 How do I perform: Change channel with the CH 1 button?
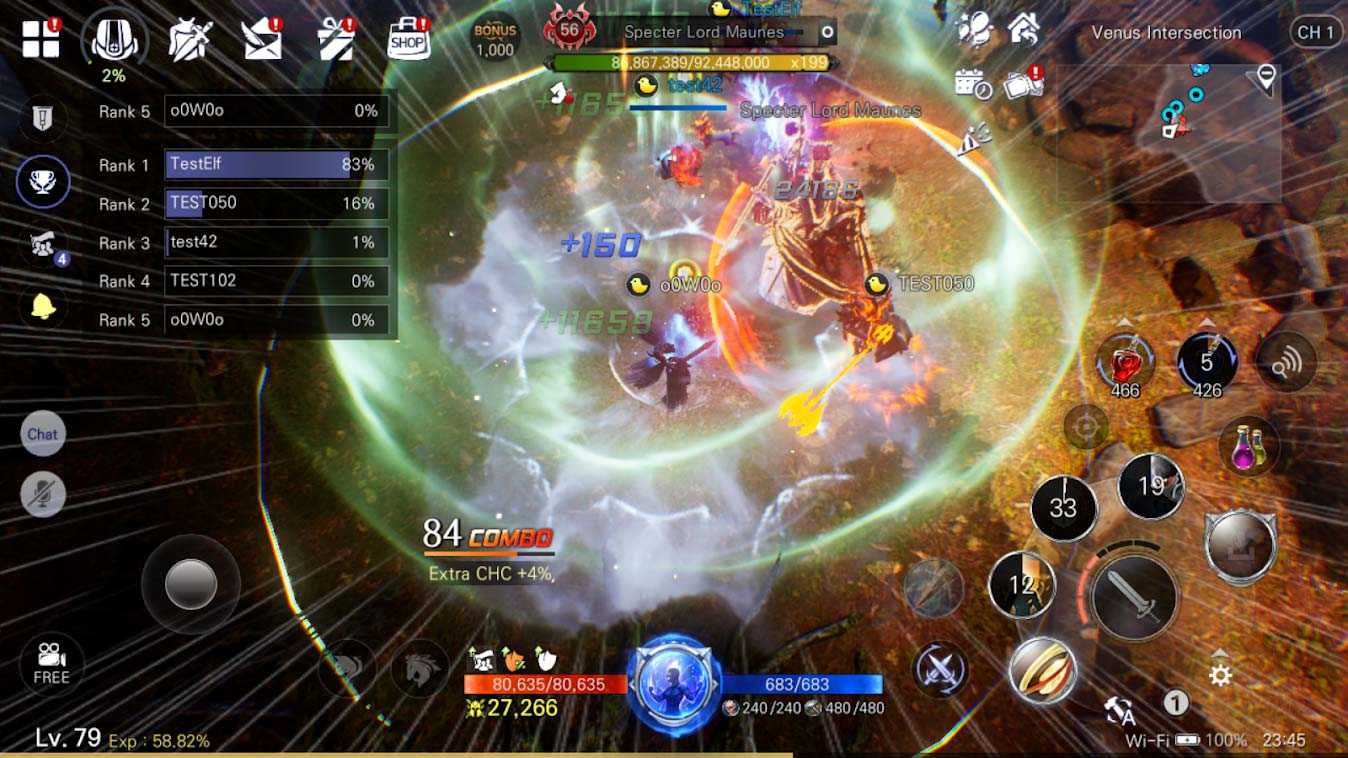[1315, 32]
